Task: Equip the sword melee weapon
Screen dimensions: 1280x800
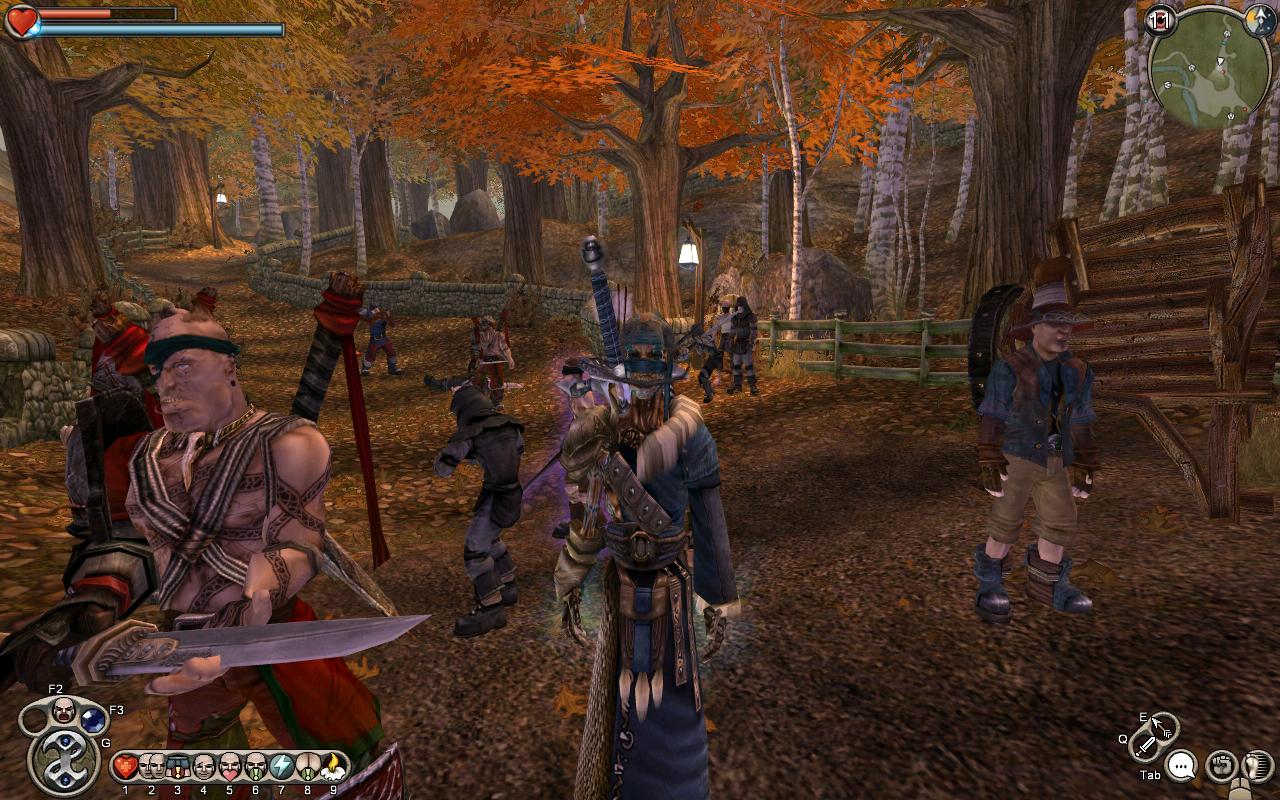Action: tap(1145, 744)
